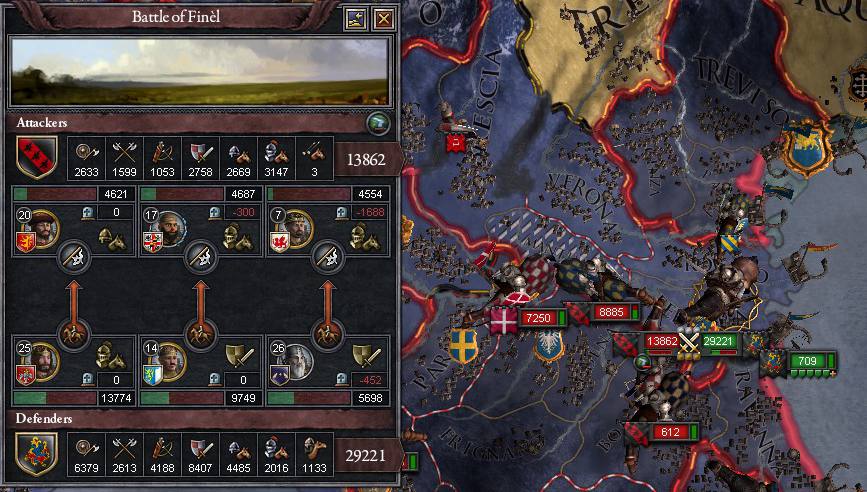The width and height of the screenshot is (867, 492).
Task: Click the crossed swords battle marker on map
Action: click(x=689, y=340)
